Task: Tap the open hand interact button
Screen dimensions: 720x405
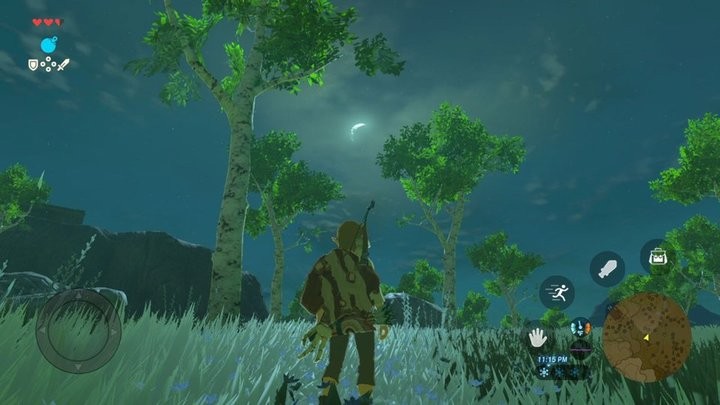Action: (x=538, y=338)
